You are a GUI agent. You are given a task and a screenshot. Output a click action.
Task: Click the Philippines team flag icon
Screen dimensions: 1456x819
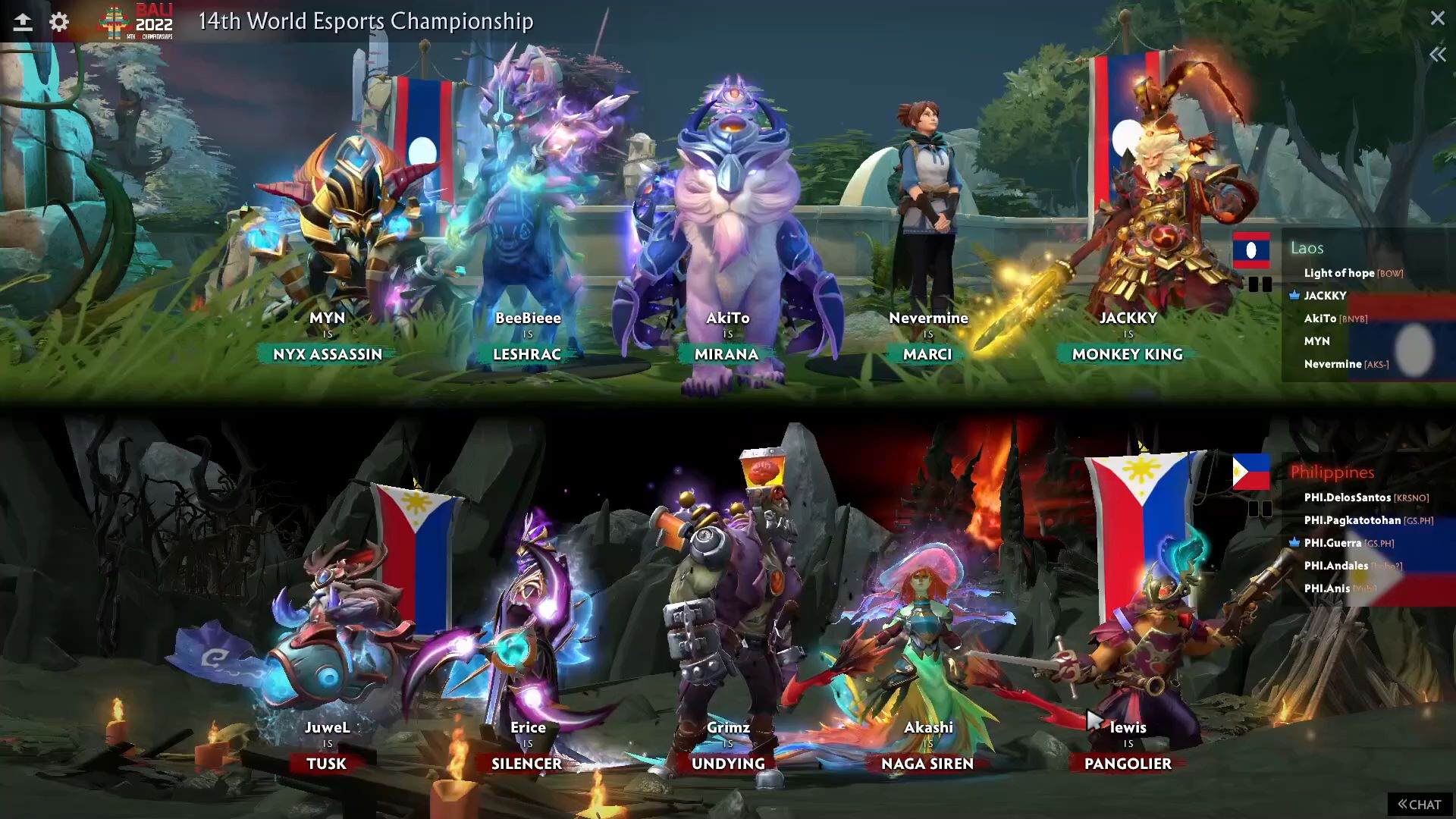(x=1251, y=472)
